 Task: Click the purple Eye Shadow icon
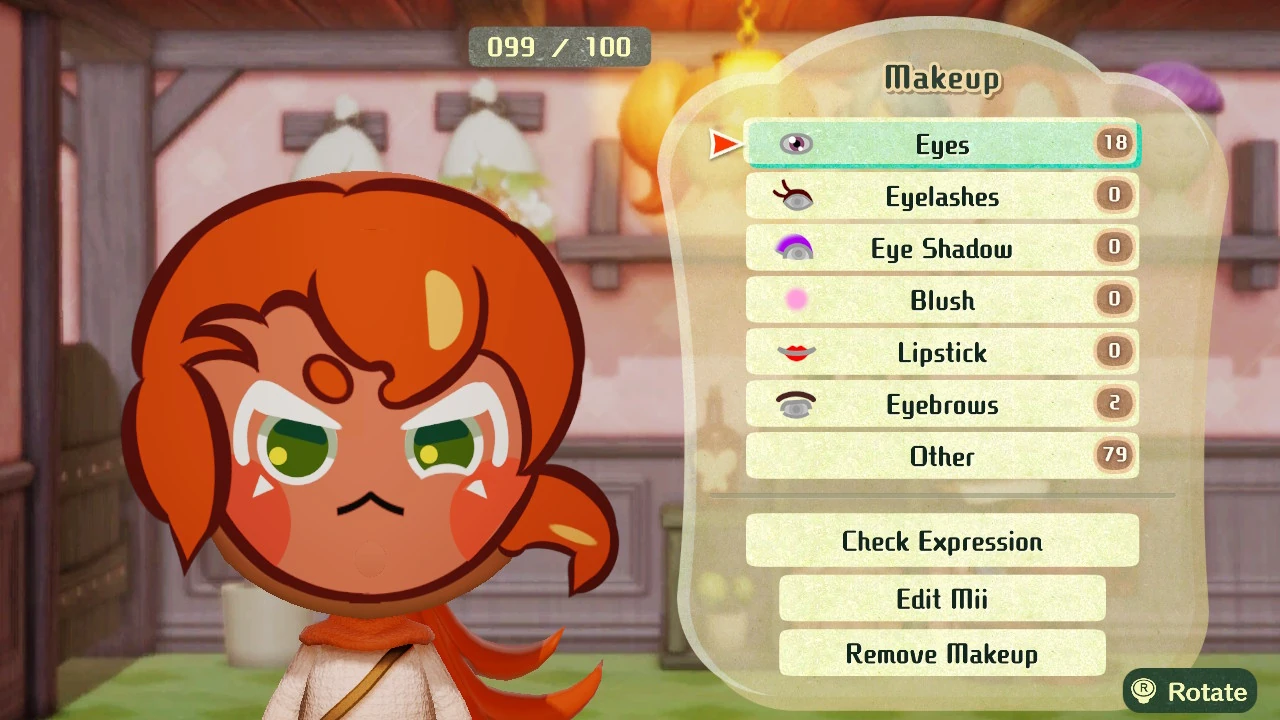coord(795,248)
